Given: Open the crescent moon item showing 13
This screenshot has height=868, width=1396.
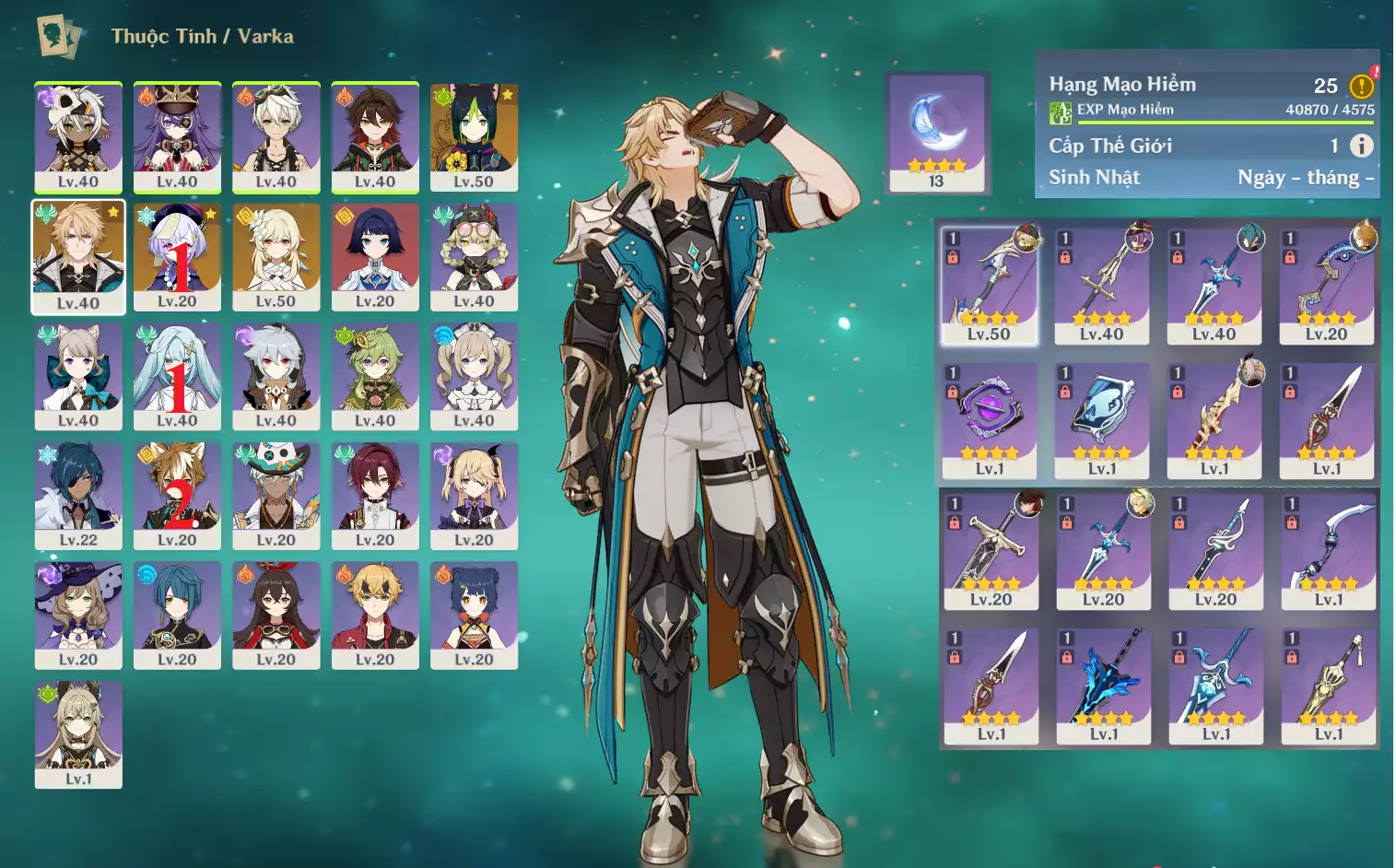Looking at the screenshot, I should coord(936,133).
